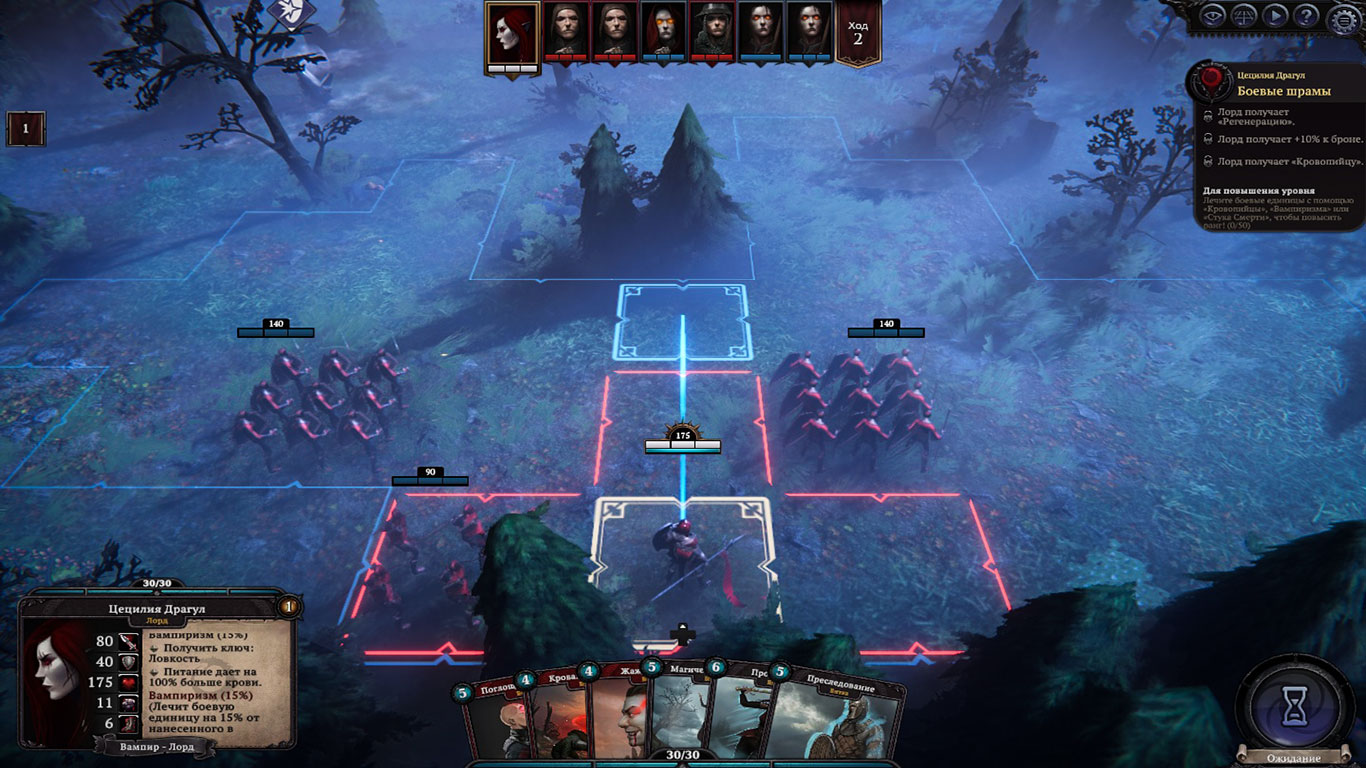This screenshot has height=768, width=1366.
Task: Click the Ожидание hourglass wait button
Action: tap(1296, 705)
